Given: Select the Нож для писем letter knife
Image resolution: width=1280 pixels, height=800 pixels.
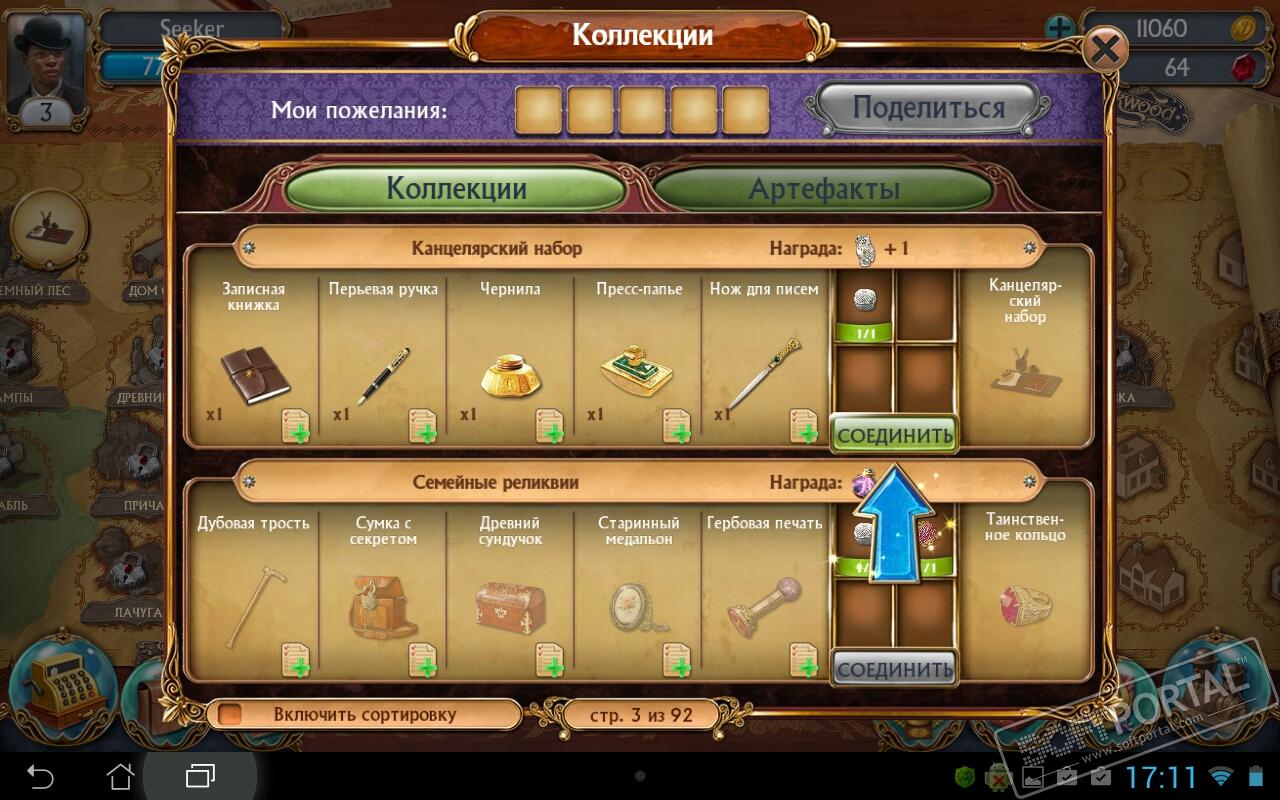Looking at the screenshot, I should [x=764, y=374].
